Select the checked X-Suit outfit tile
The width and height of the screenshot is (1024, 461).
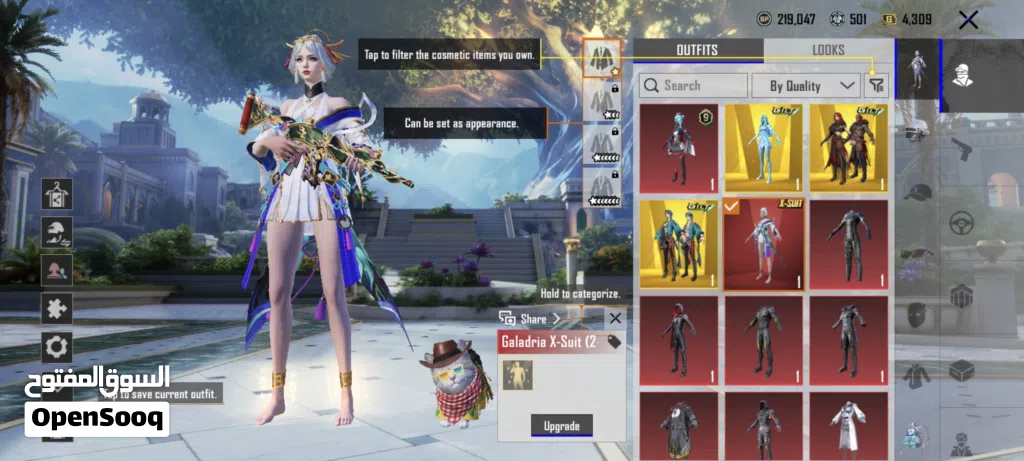tap(763, 243)
